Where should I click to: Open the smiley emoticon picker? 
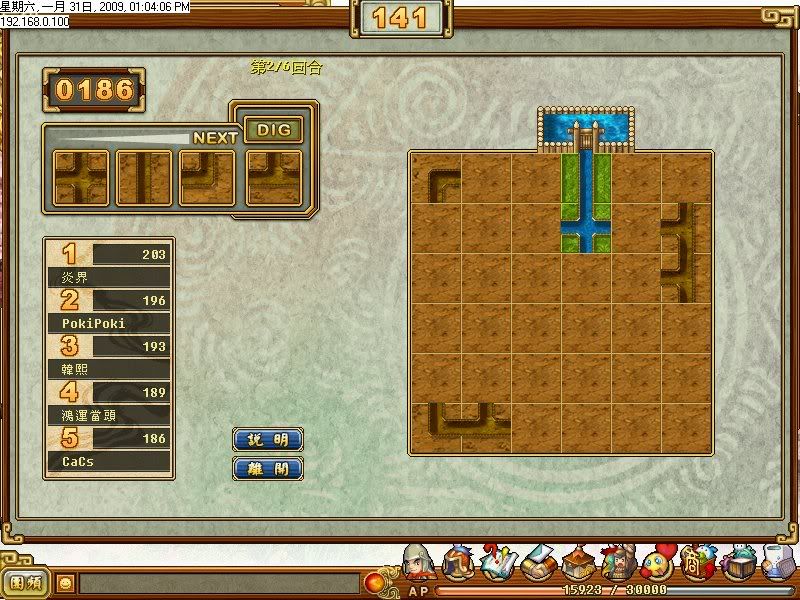(x=67, y=581)
